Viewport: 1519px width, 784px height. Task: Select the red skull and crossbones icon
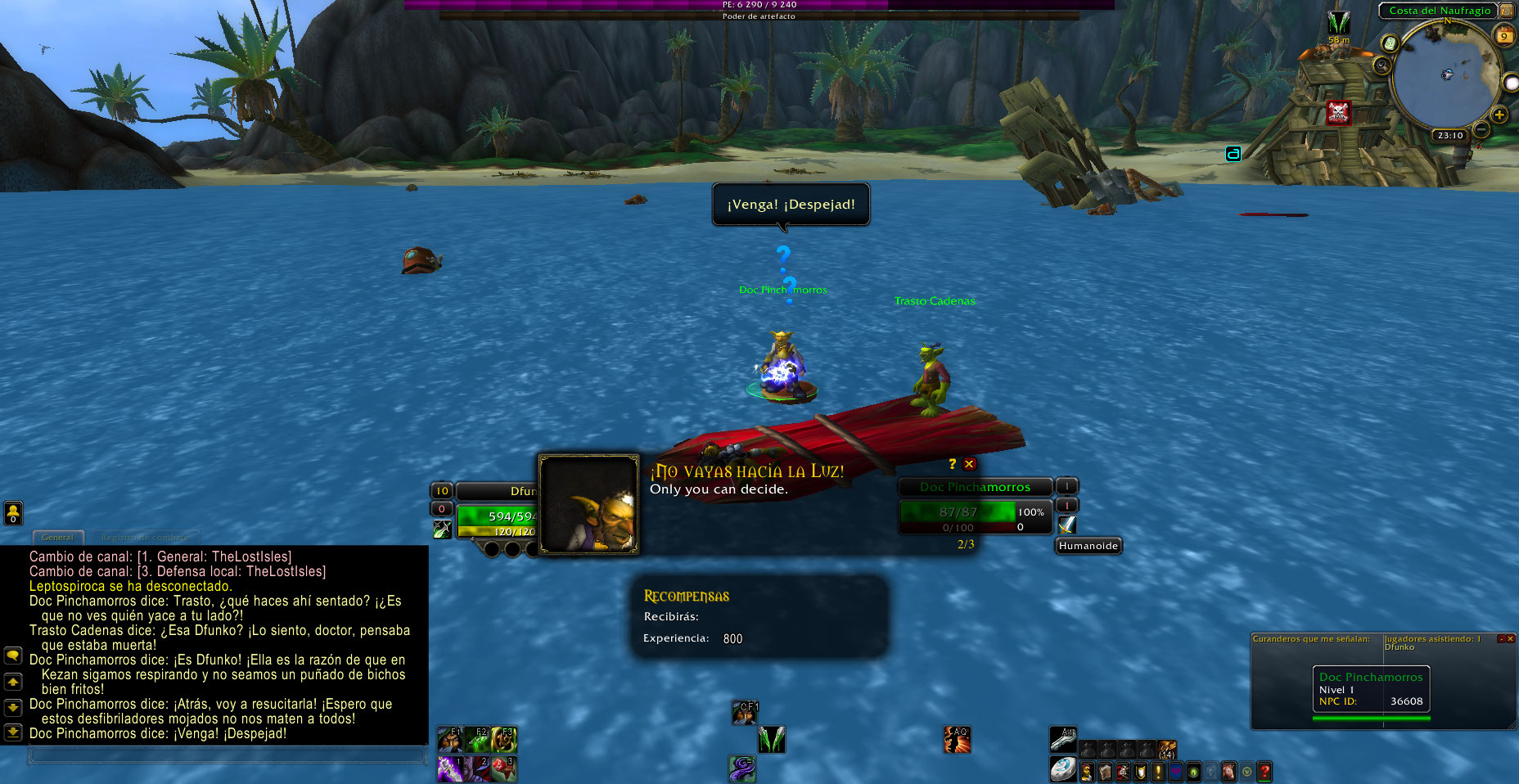click(x=1338, y=112)
